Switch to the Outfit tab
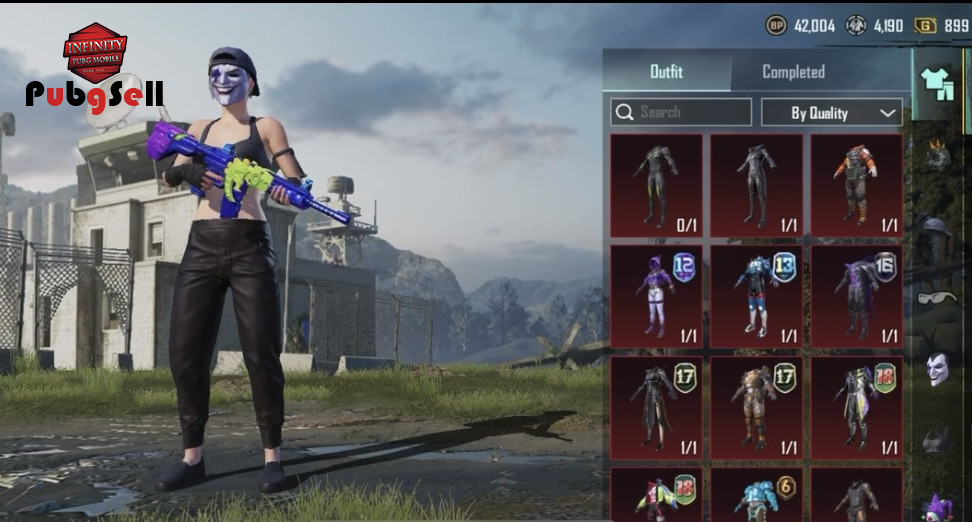Image resolution: width=972 pixels, height=522 pixels. (x=666, y=72)
